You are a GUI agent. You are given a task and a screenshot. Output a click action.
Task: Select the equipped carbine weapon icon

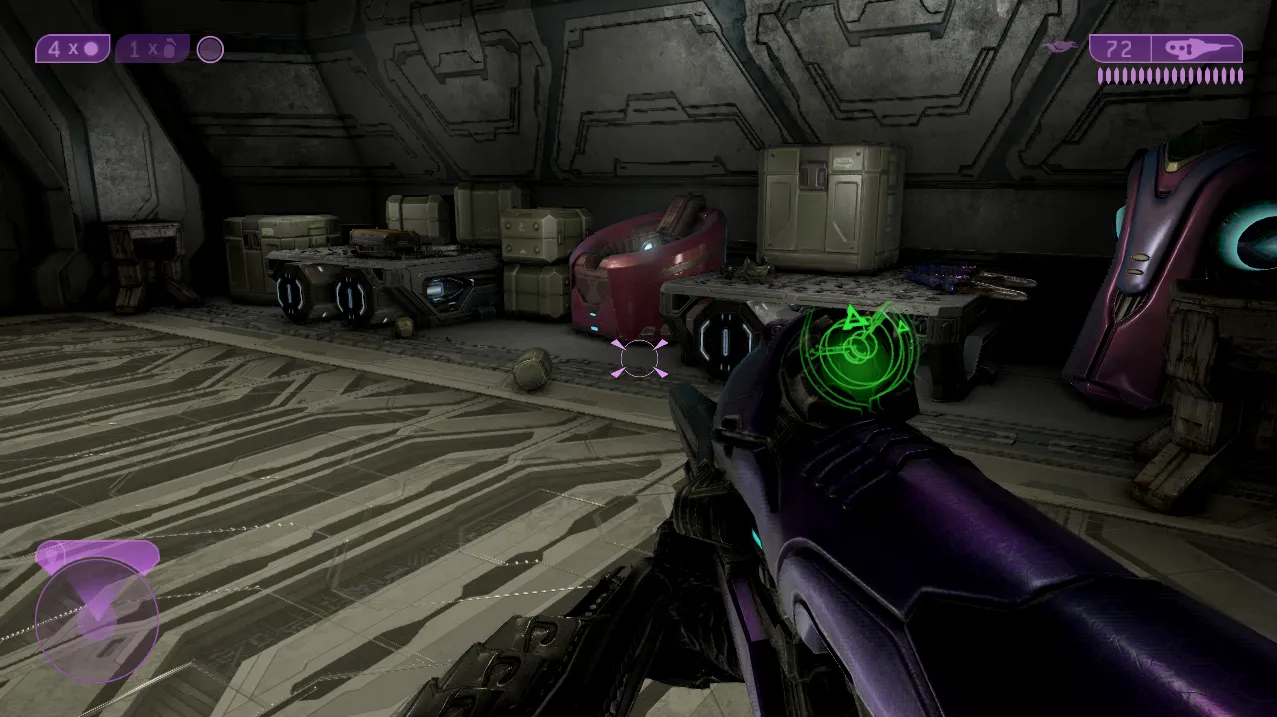pyautogui.click(x=1196, y=49)
